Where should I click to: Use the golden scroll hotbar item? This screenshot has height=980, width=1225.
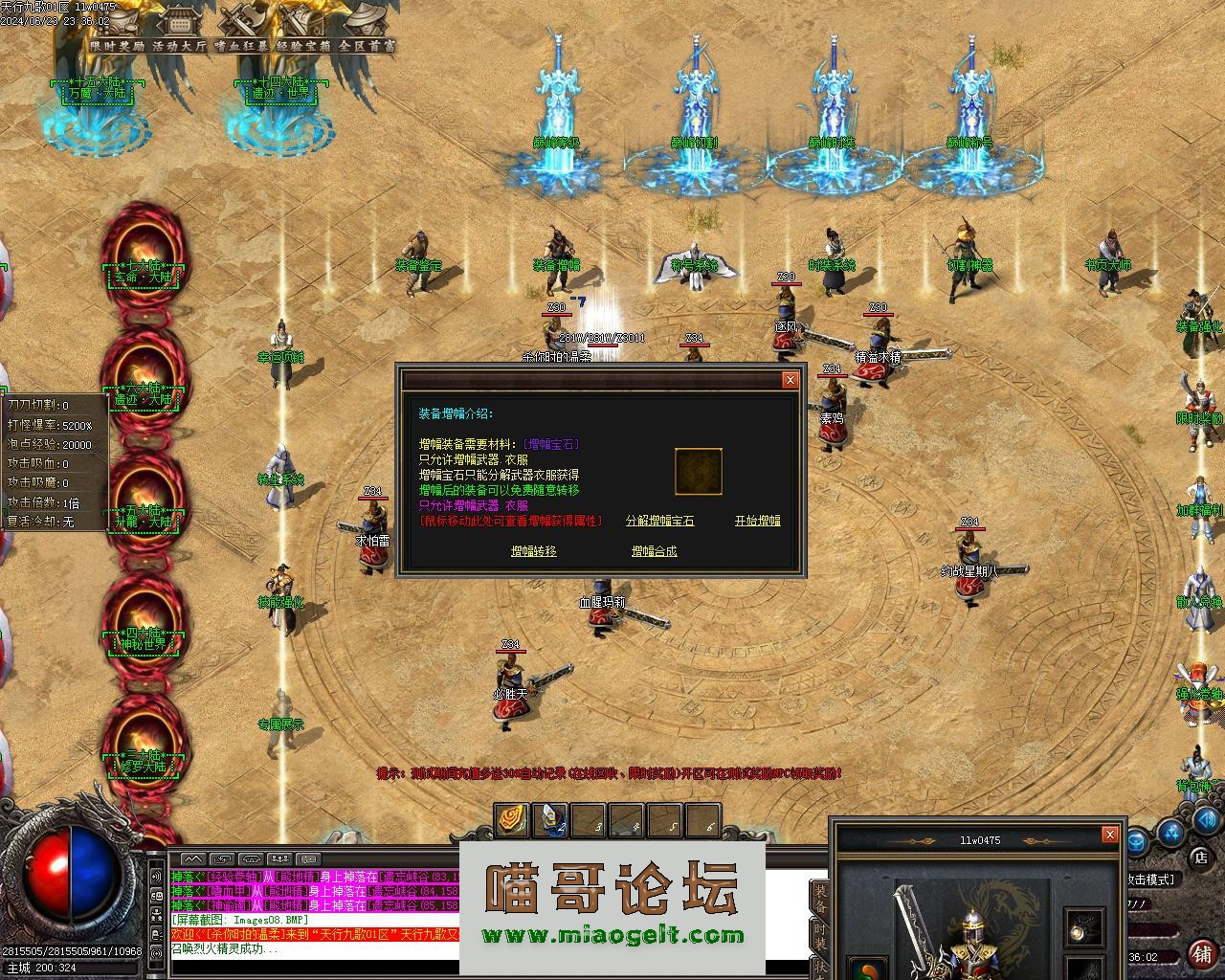coord(511,820)
